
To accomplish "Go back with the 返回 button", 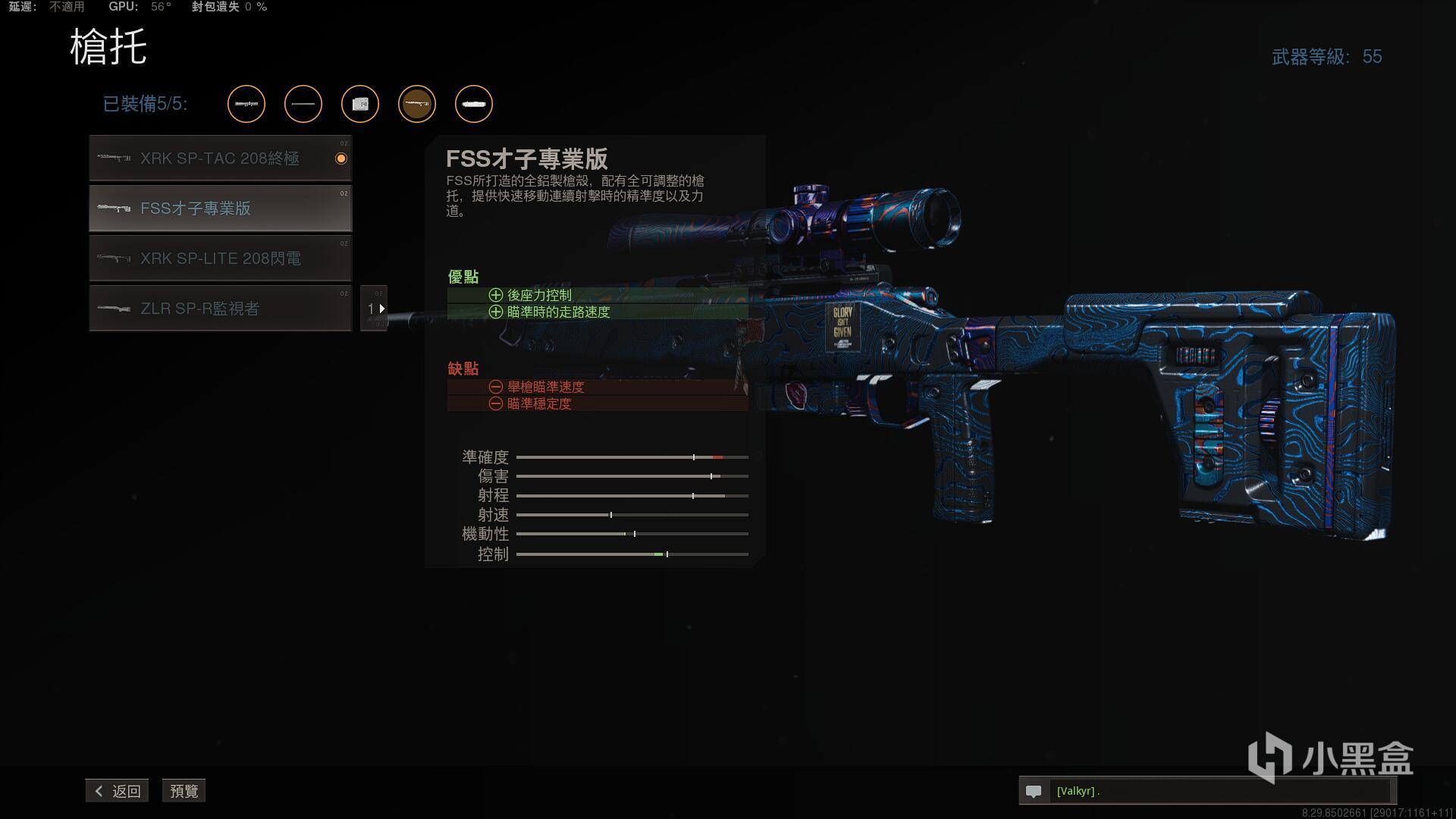I will [x=118, y=791].
